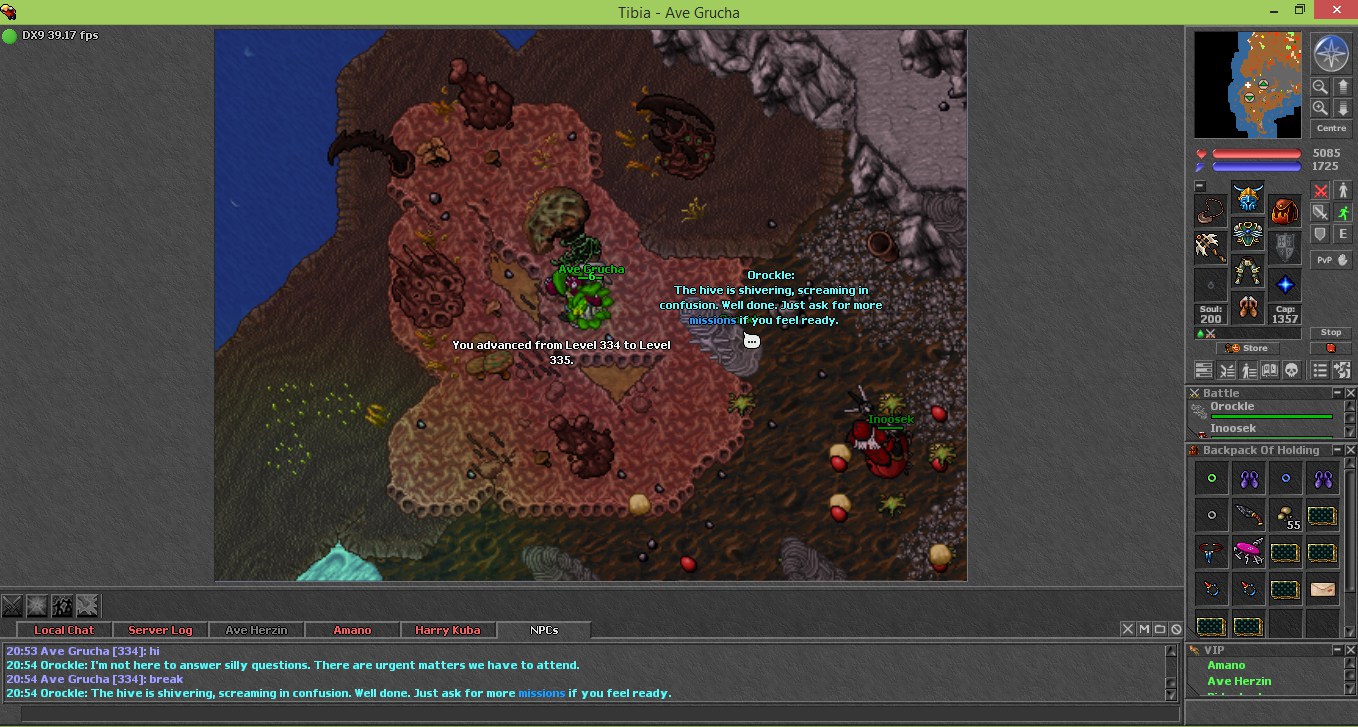The height and width of the screenshot is (727, 1358).
Task: Toggle the PvP hand button
Action: (1331, 259)
